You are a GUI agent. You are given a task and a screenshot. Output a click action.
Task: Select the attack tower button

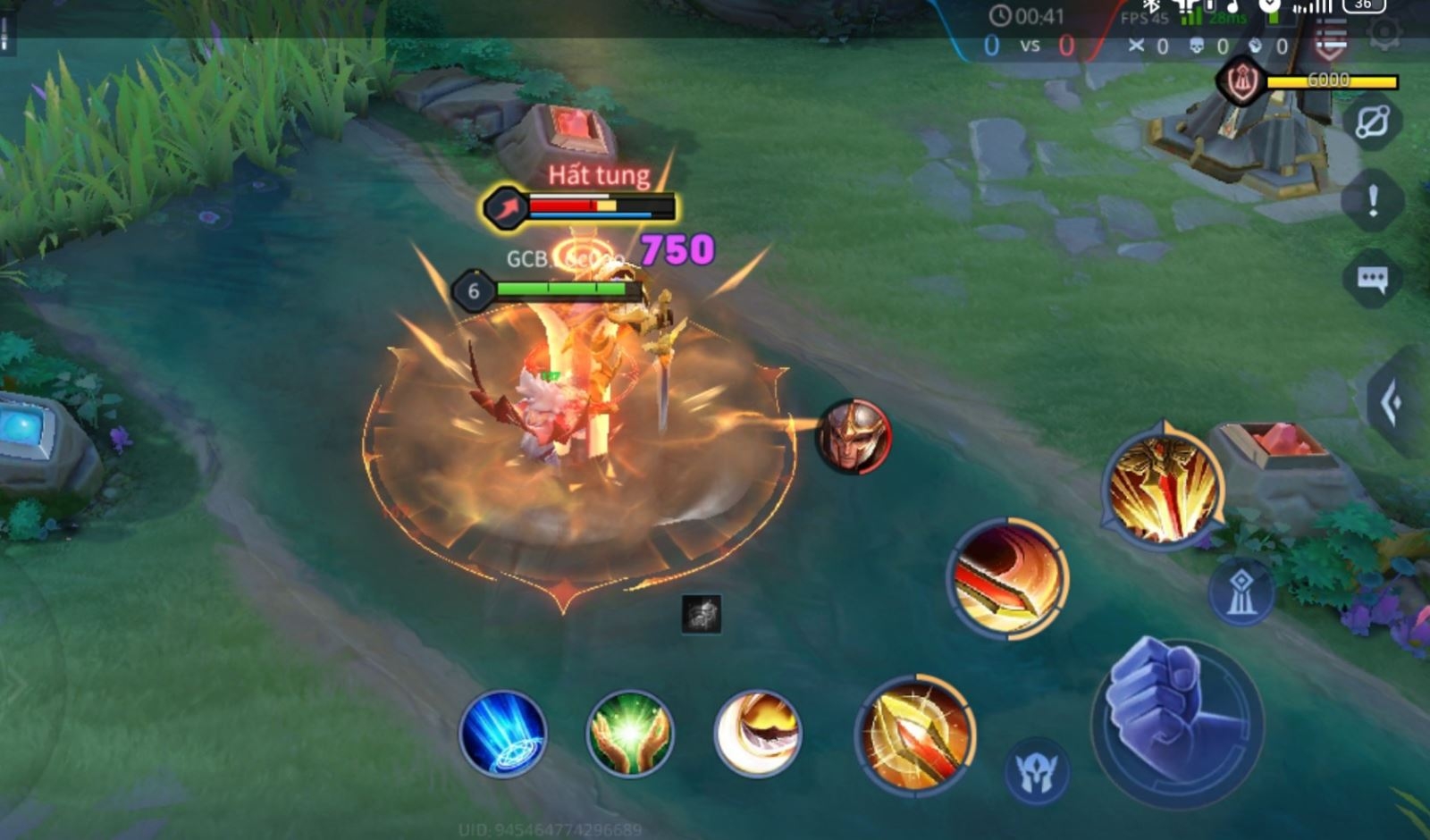tap(1241, 592)
